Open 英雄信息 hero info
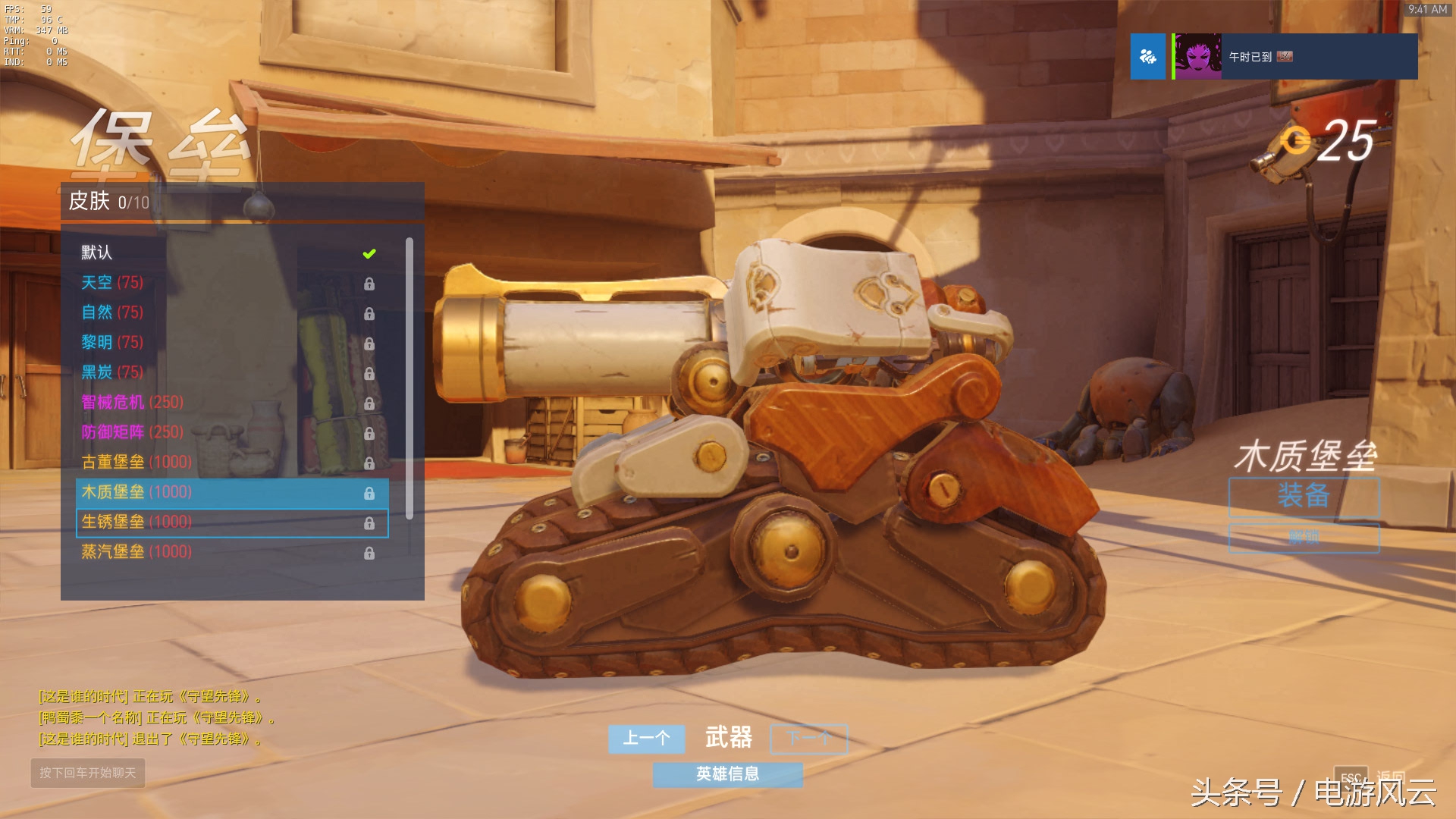The height and width of the screenshot is (819, 1456). click(727, 773)
